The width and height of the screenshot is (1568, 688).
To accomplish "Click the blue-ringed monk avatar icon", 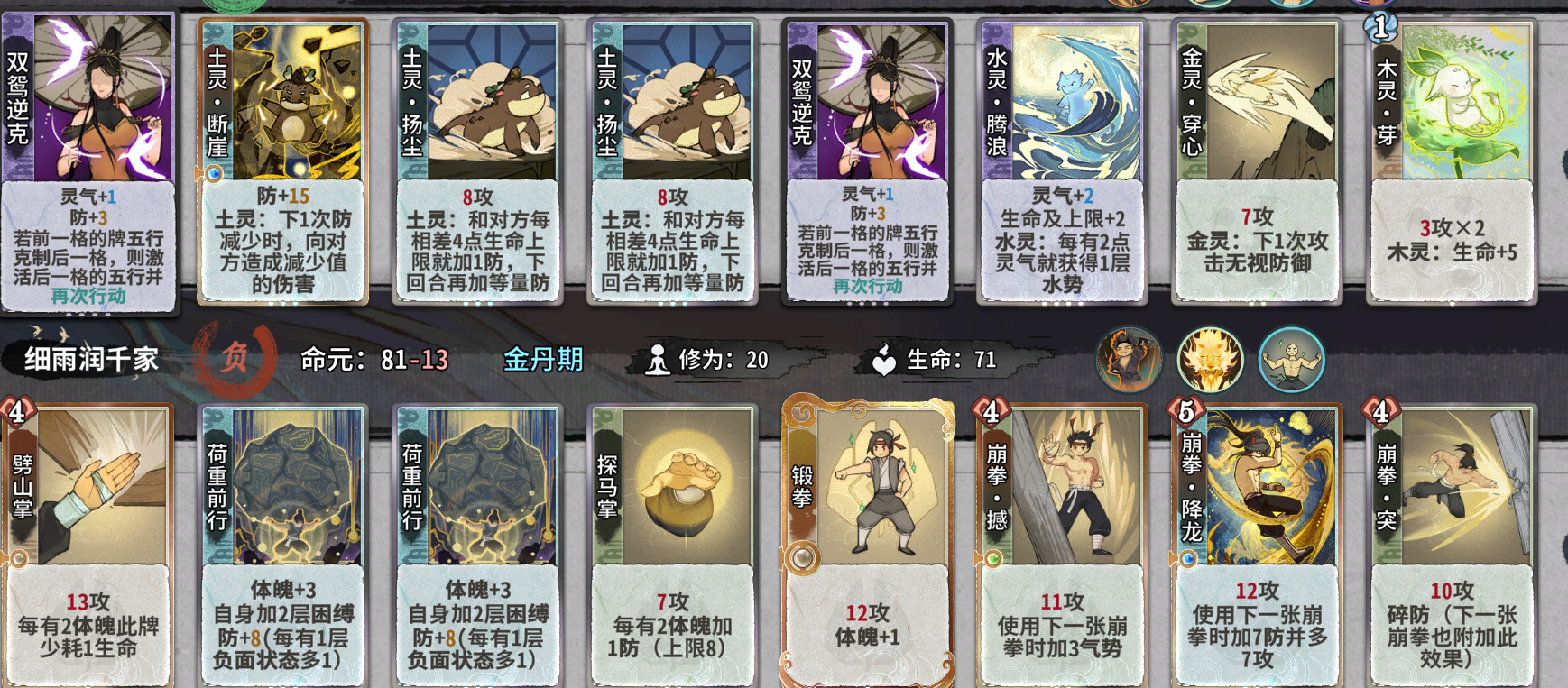I will 1292,359.
